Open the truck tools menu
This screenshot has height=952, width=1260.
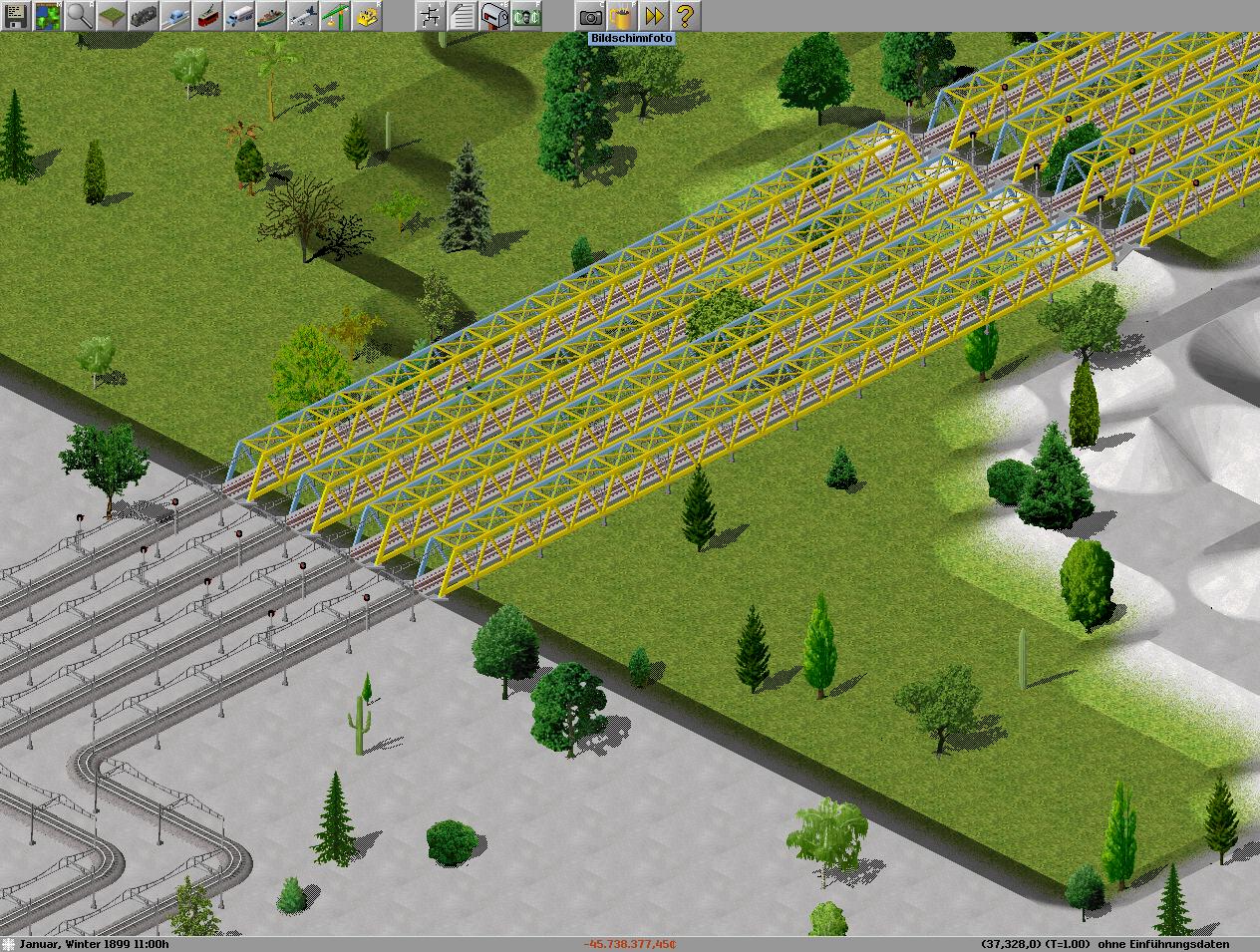pyautogui.click(x=239, y=16)
